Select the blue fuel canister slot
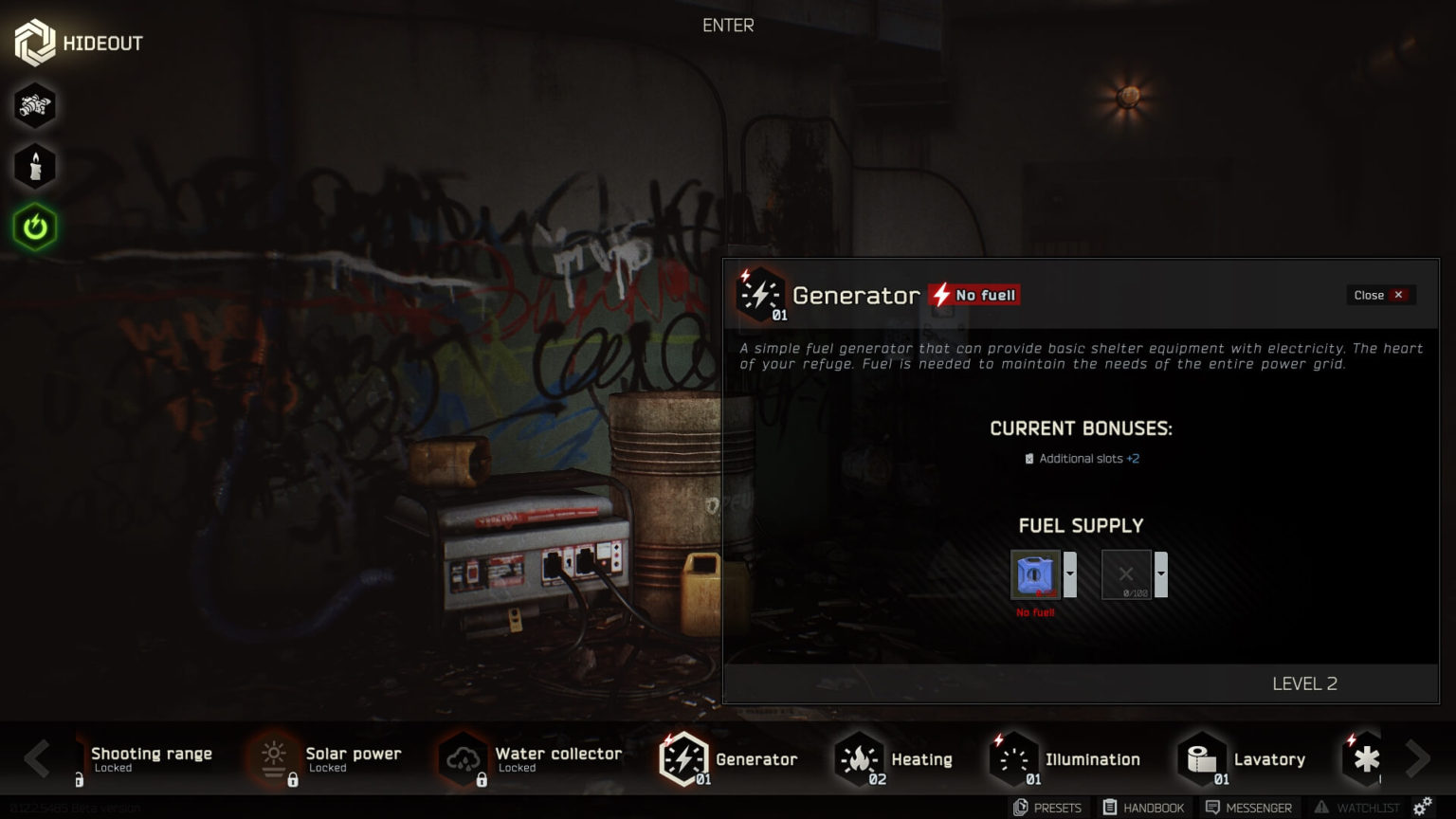Image resolution: width=1456 pixels, height=819 pixels. point(1034,574)
